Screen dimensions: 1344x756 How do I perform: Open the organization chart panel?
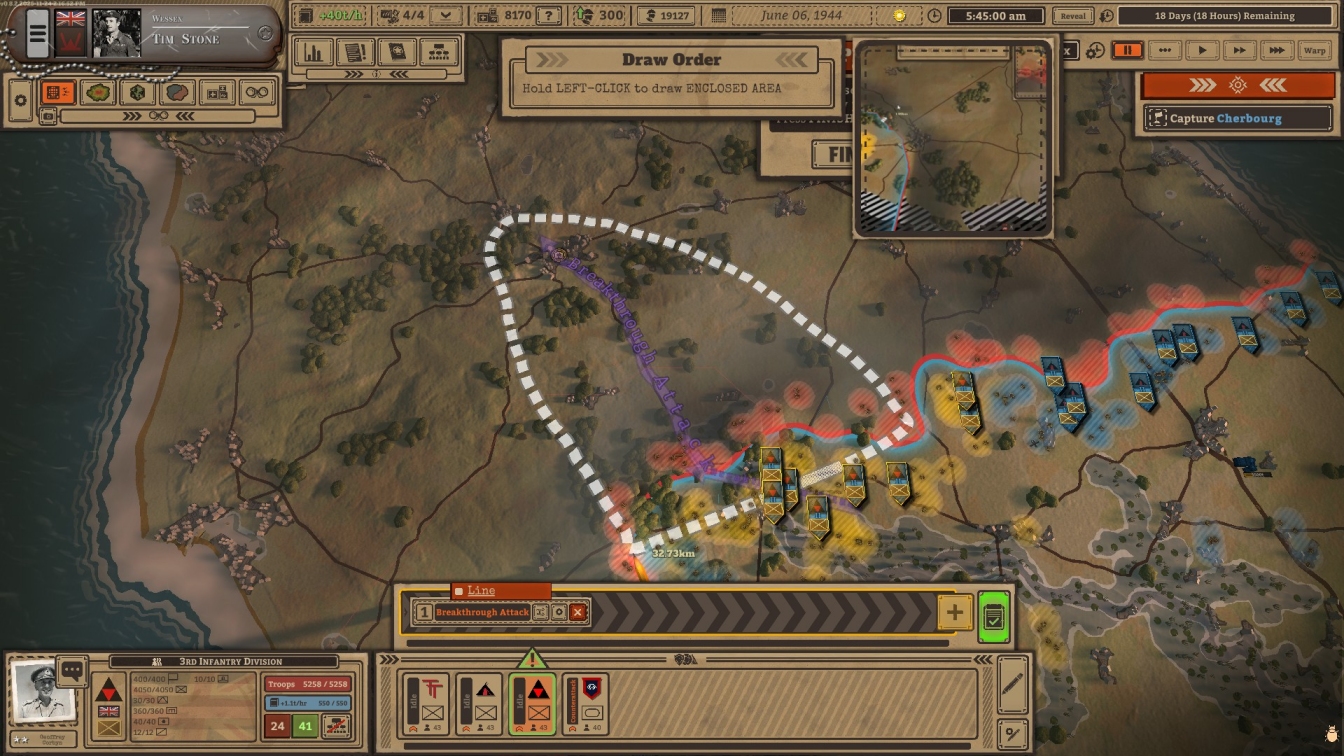tap(437, 52)
